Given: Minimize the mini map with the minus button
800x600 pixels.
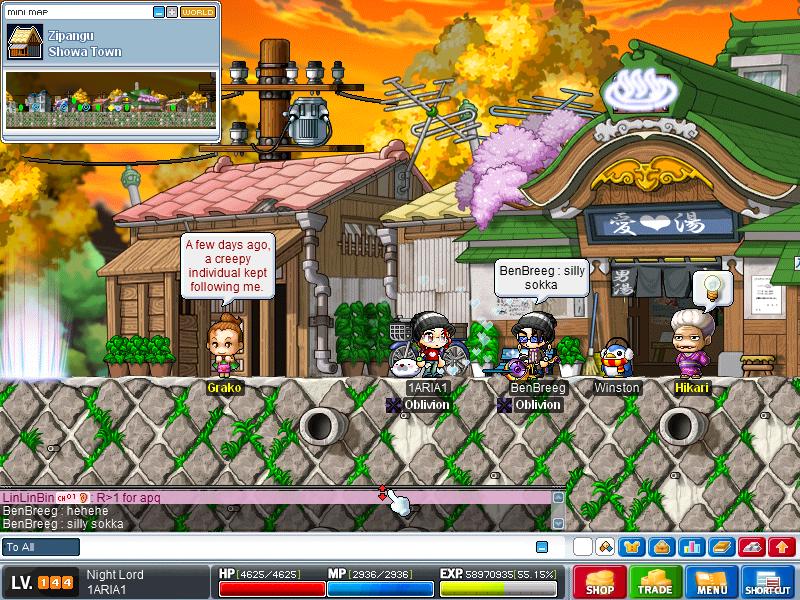Looking at the screenshot, I should 159,12.
